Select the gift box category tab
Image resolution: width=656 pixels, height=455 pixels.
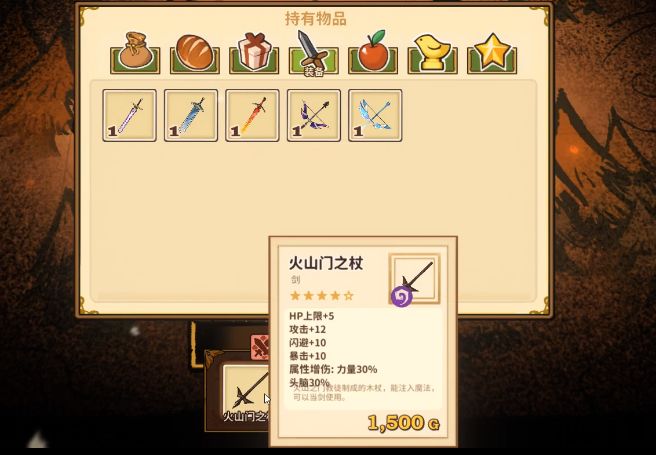coord(254,52)
